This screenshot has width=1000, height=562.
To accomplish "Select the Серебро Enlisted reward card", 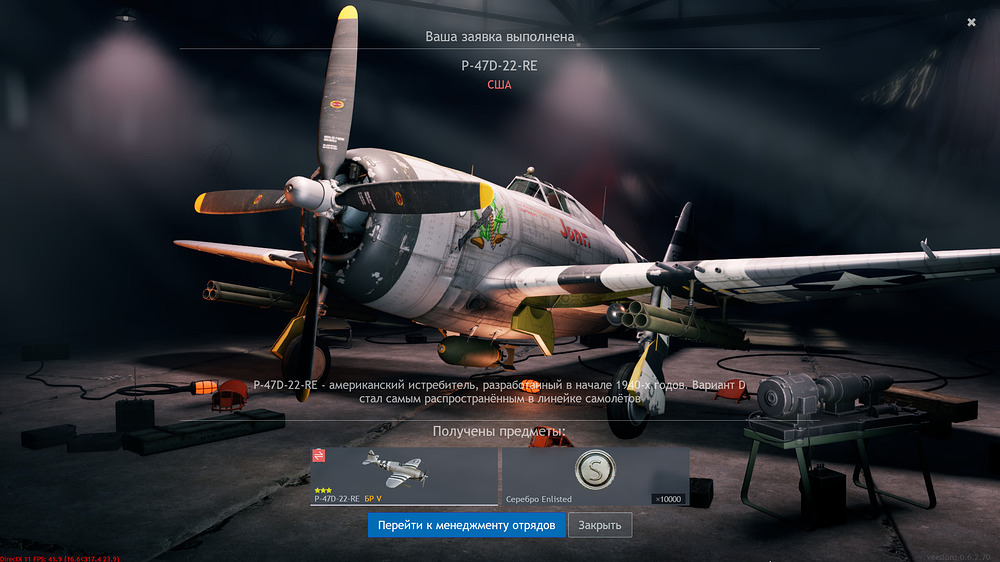I will point(595,476).
